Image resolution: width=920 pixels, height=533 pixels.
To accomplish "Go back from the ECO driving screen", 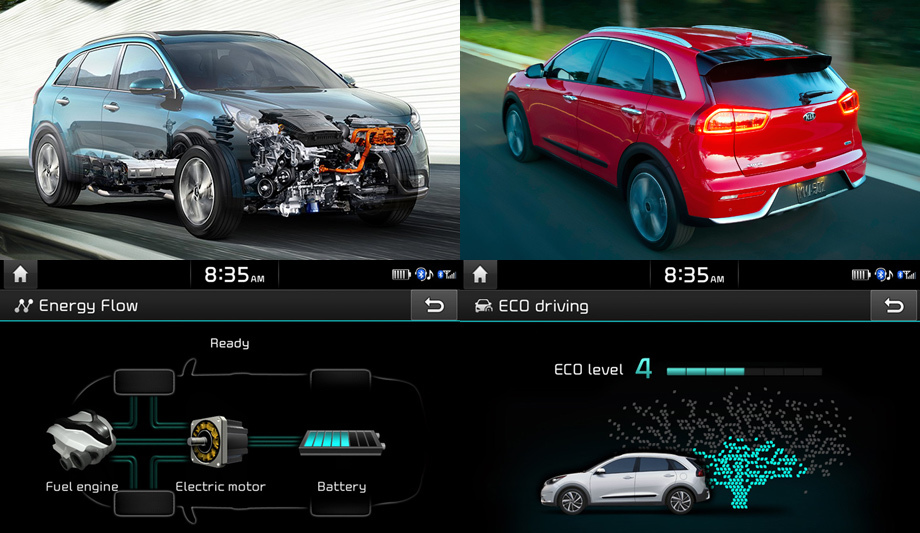I will tap(893, 306).
